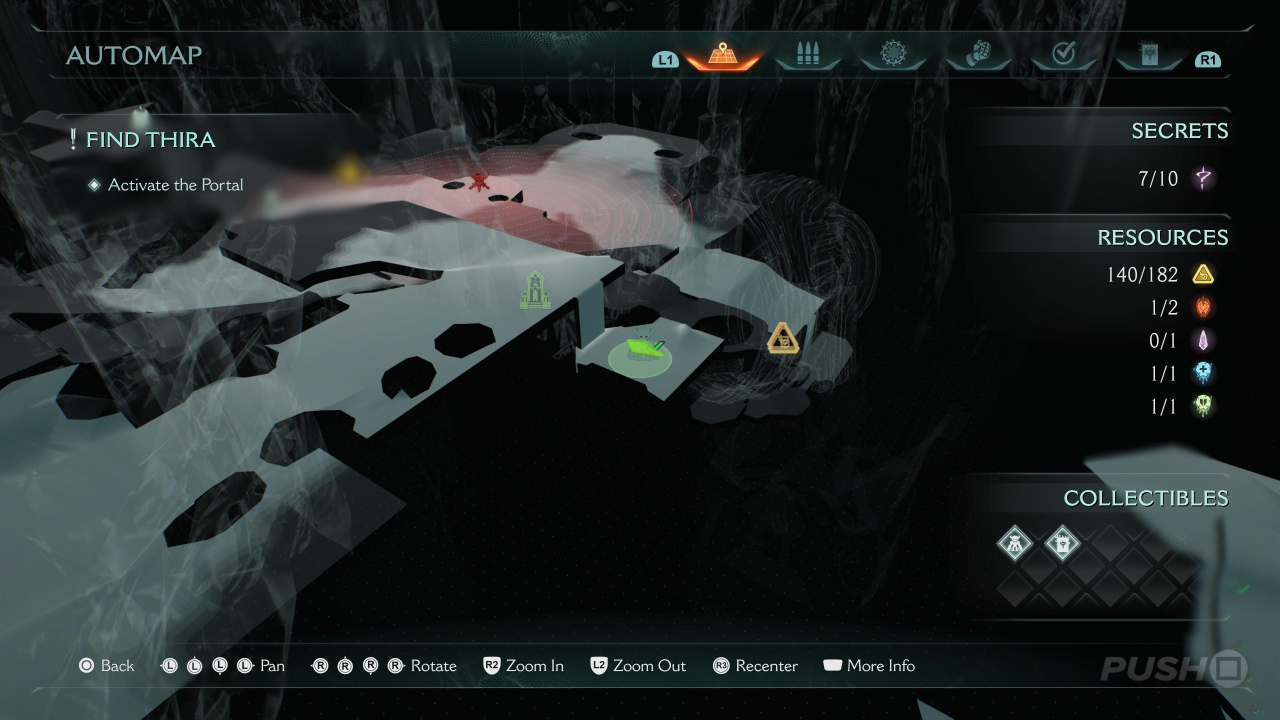
Task: Select the red demon marker on map
Action: [480, 181]
